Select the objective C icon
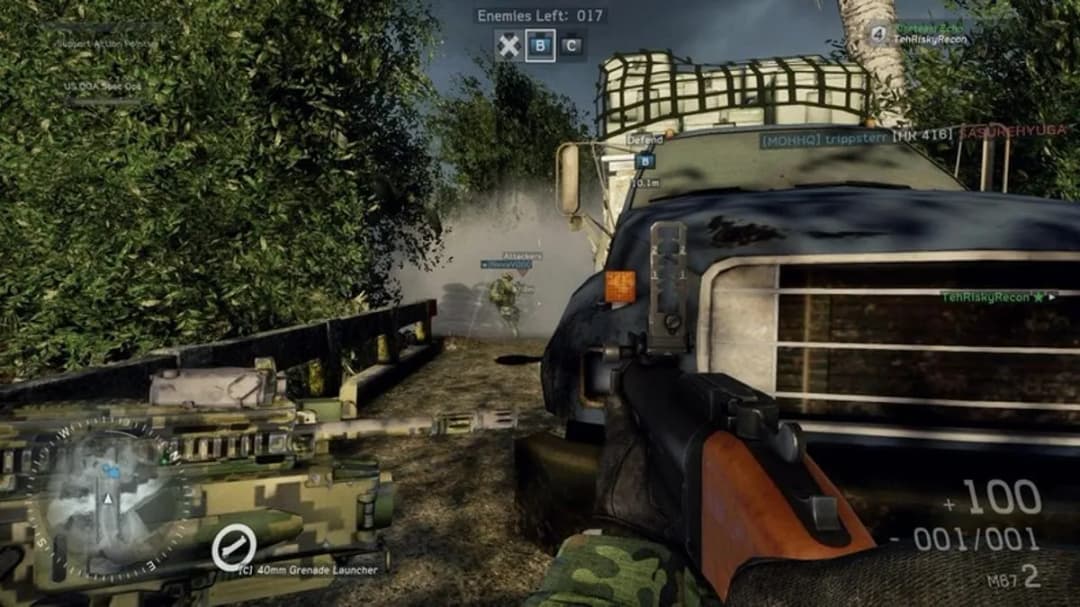1080x607 pixels. click(571, 45)
